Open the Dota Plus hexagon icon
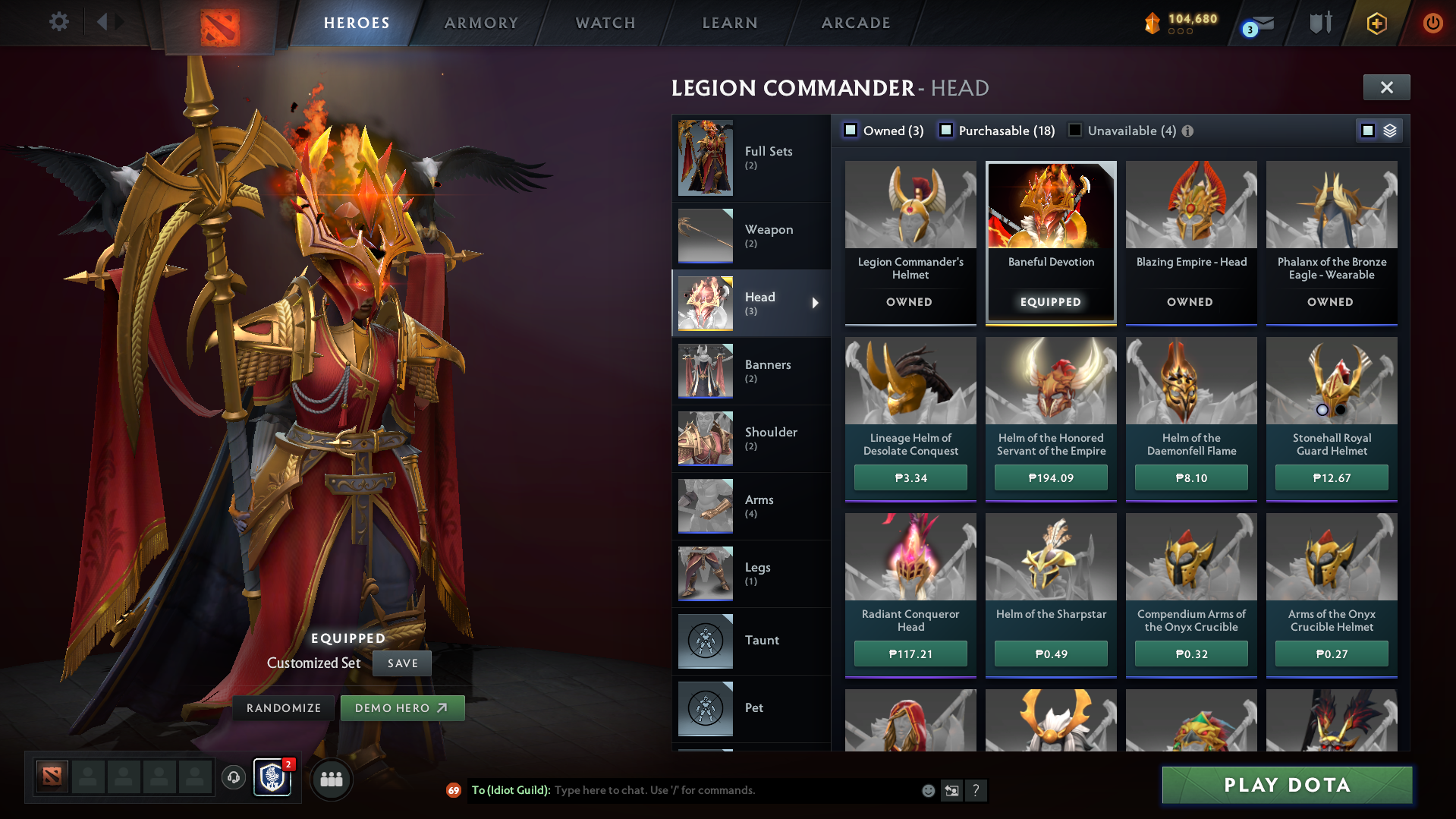This screenshot has height=819, width=1456. pyautogui.click(x=1376, y=24)
